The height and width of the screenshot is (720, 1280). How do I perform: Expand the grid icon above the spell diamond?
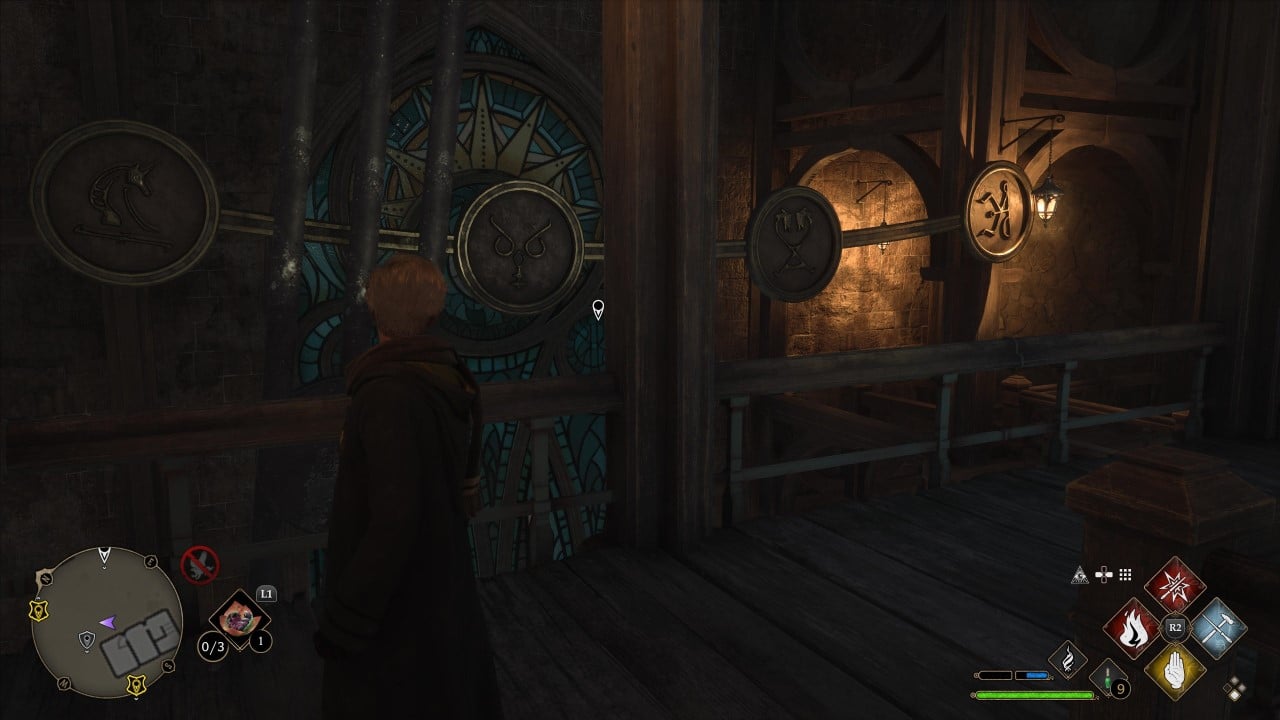1124,574
